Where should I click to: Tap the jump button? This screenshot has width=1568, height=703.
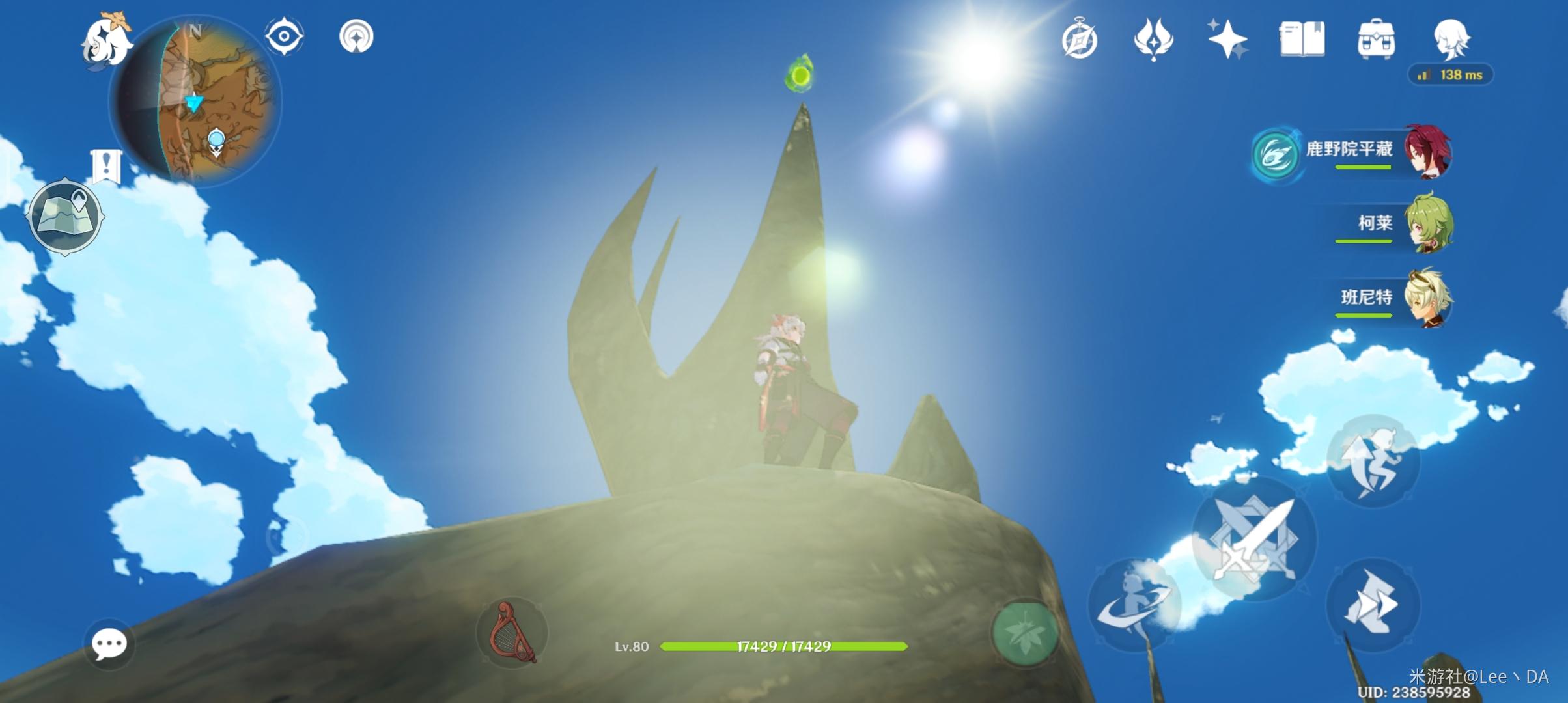click(x=1373, y=462)
